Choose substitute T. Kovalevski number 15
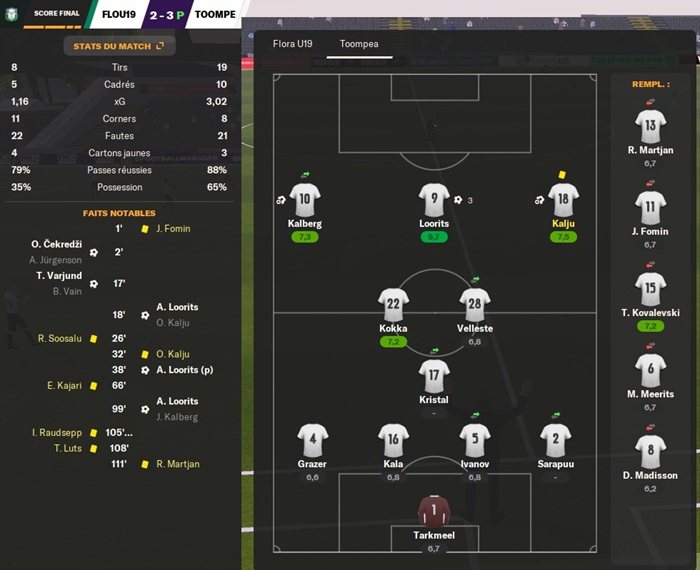The image size is (700, 570). click(x=650, y=289)
